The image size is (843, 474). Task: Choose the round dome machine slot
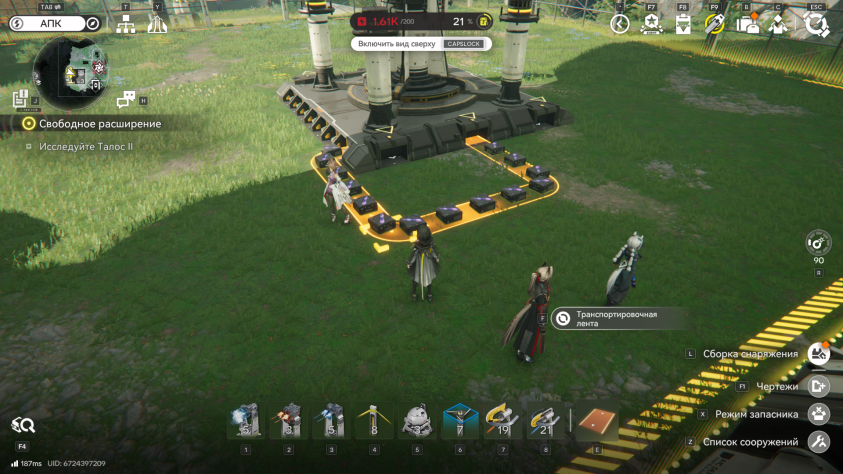coord(416,423)
